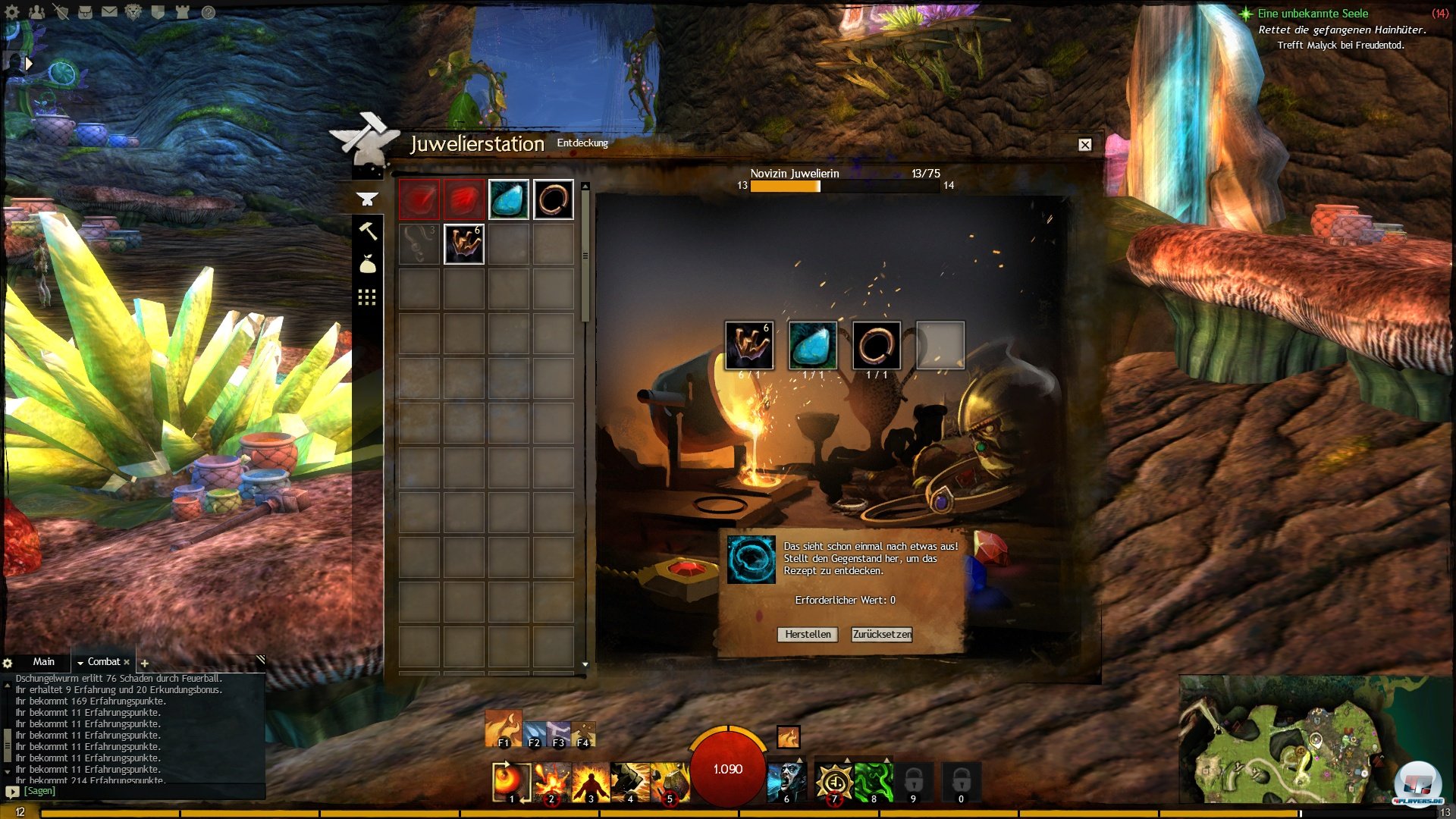Toggle the copper ring ingredient in the discovery slot
This screenshot has height=819, width=1456.
point(877,346)
